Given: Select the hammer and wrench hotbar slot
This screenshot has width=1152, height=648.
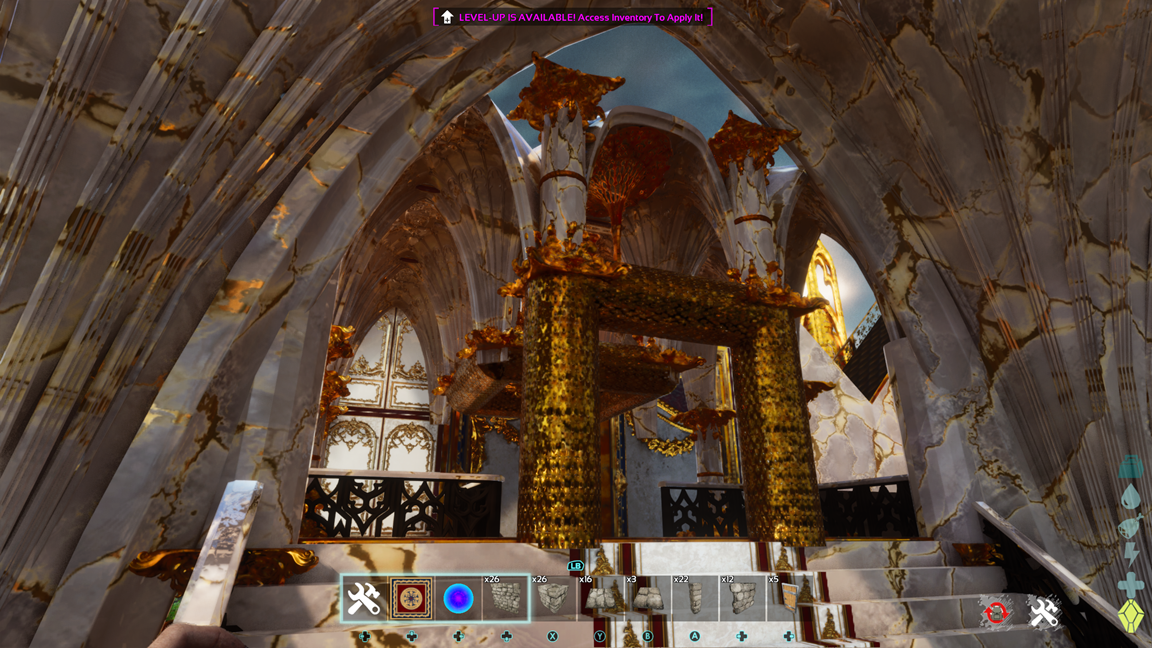Looking at the screenshot, I should coord(364,599).
